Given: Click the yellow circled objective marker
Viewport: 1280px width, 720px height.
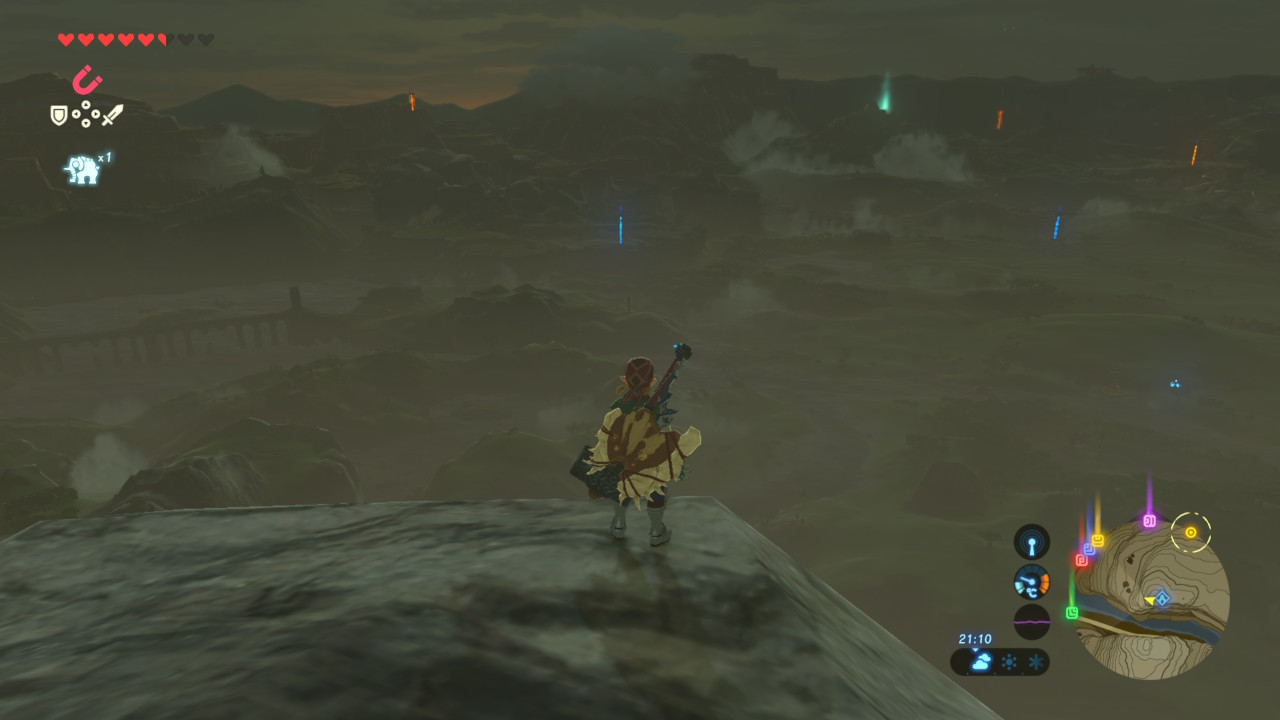Looking at the screenshot, I should pyautogui.click(x=1191, y=532).
